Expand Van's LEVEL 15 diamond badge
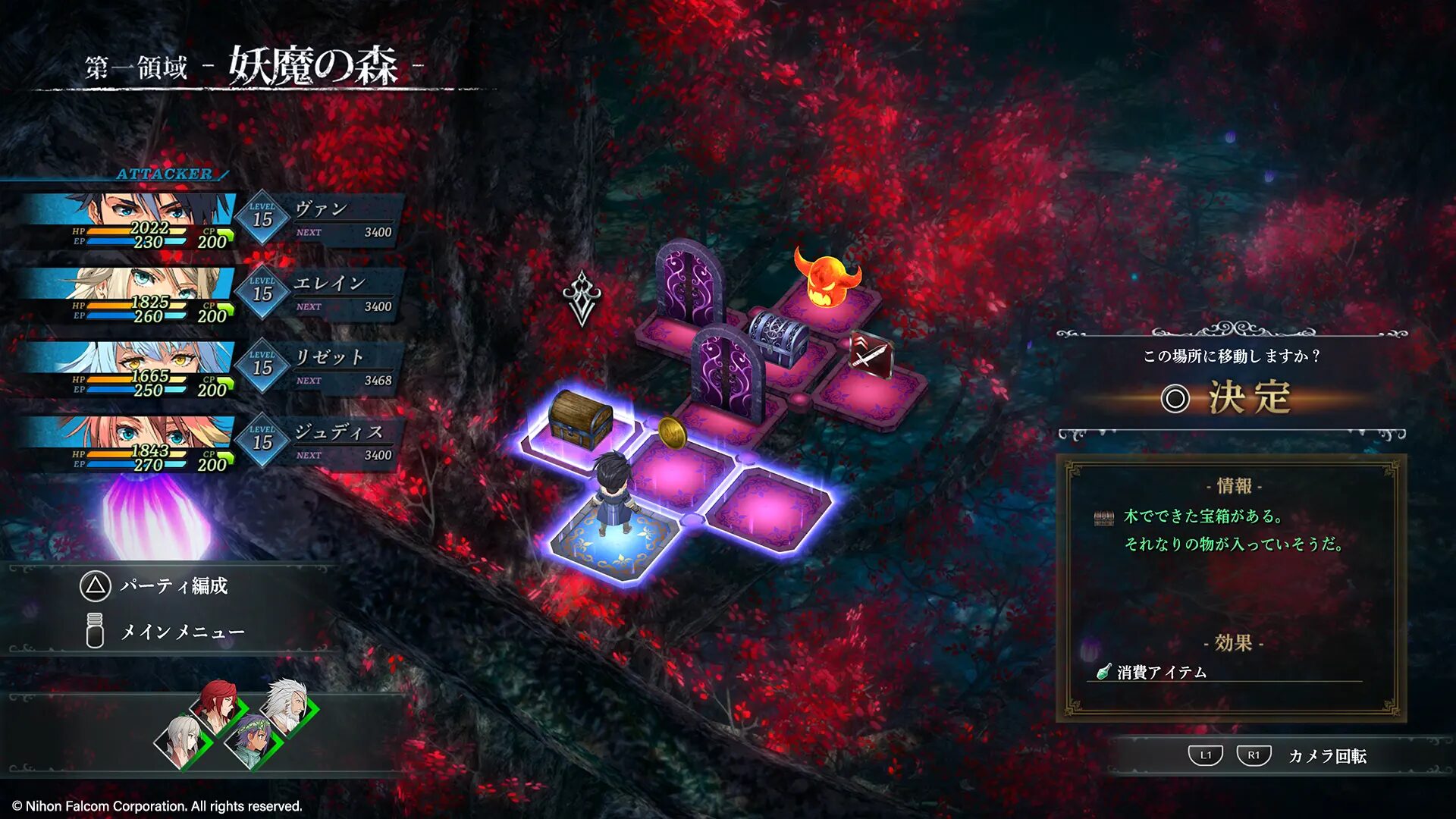This screenshot has width=1456, height=819. [x=260, y=218]
